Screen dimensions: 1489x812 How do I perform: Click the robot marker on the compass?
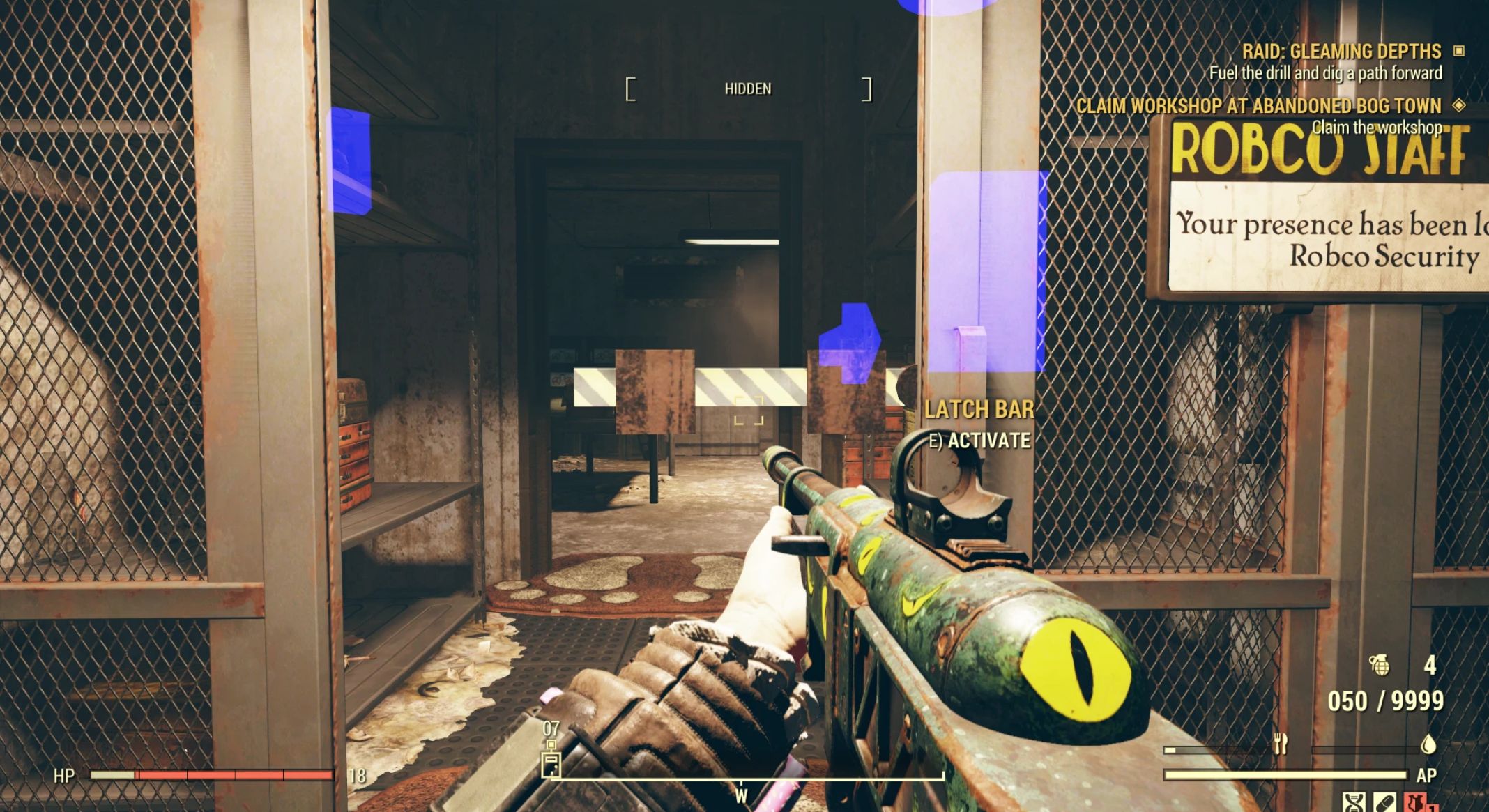coord(551,765)
